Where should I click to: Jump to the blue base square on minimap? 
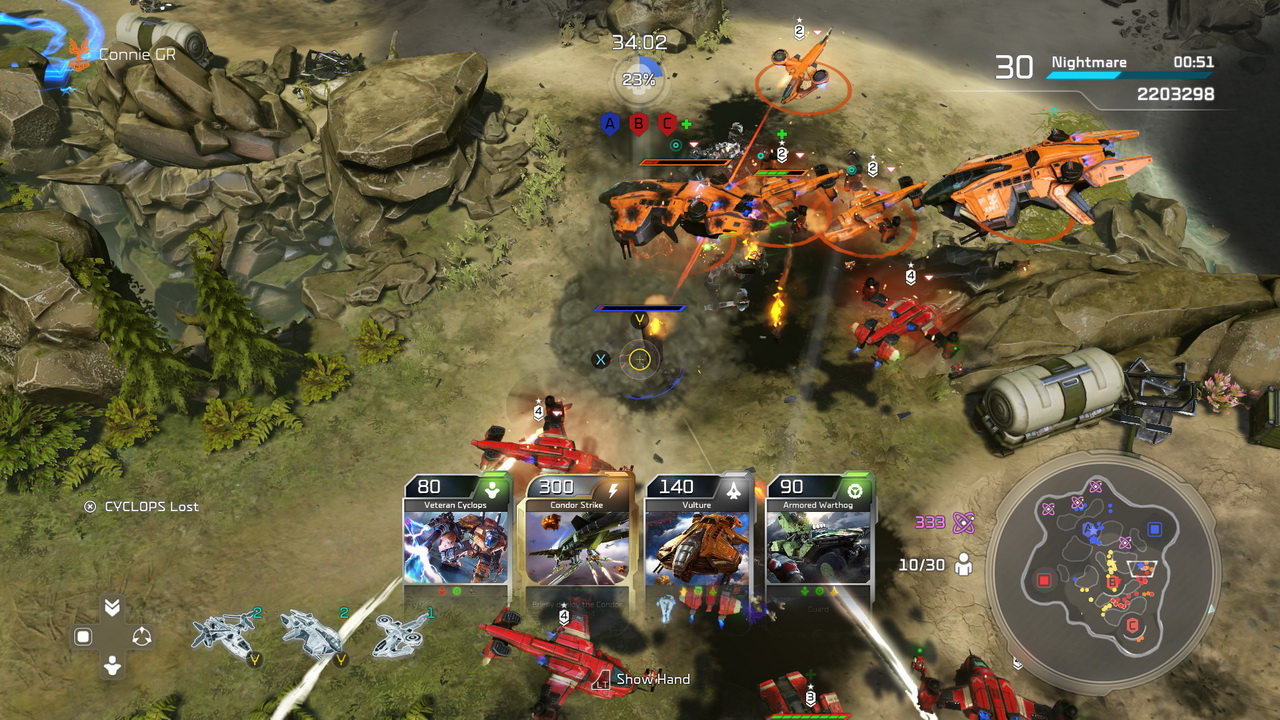coord(1155,529)
